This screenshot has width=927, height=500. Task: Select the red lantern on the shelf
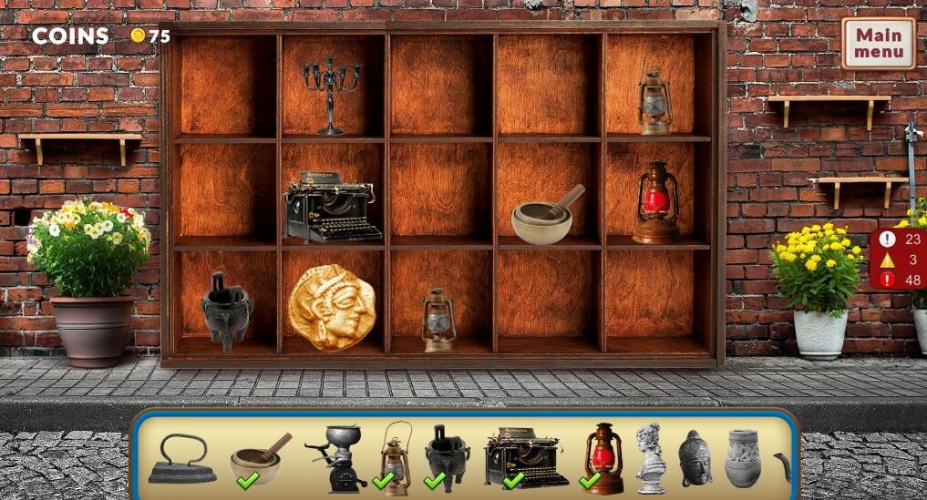tap(656, 202)
